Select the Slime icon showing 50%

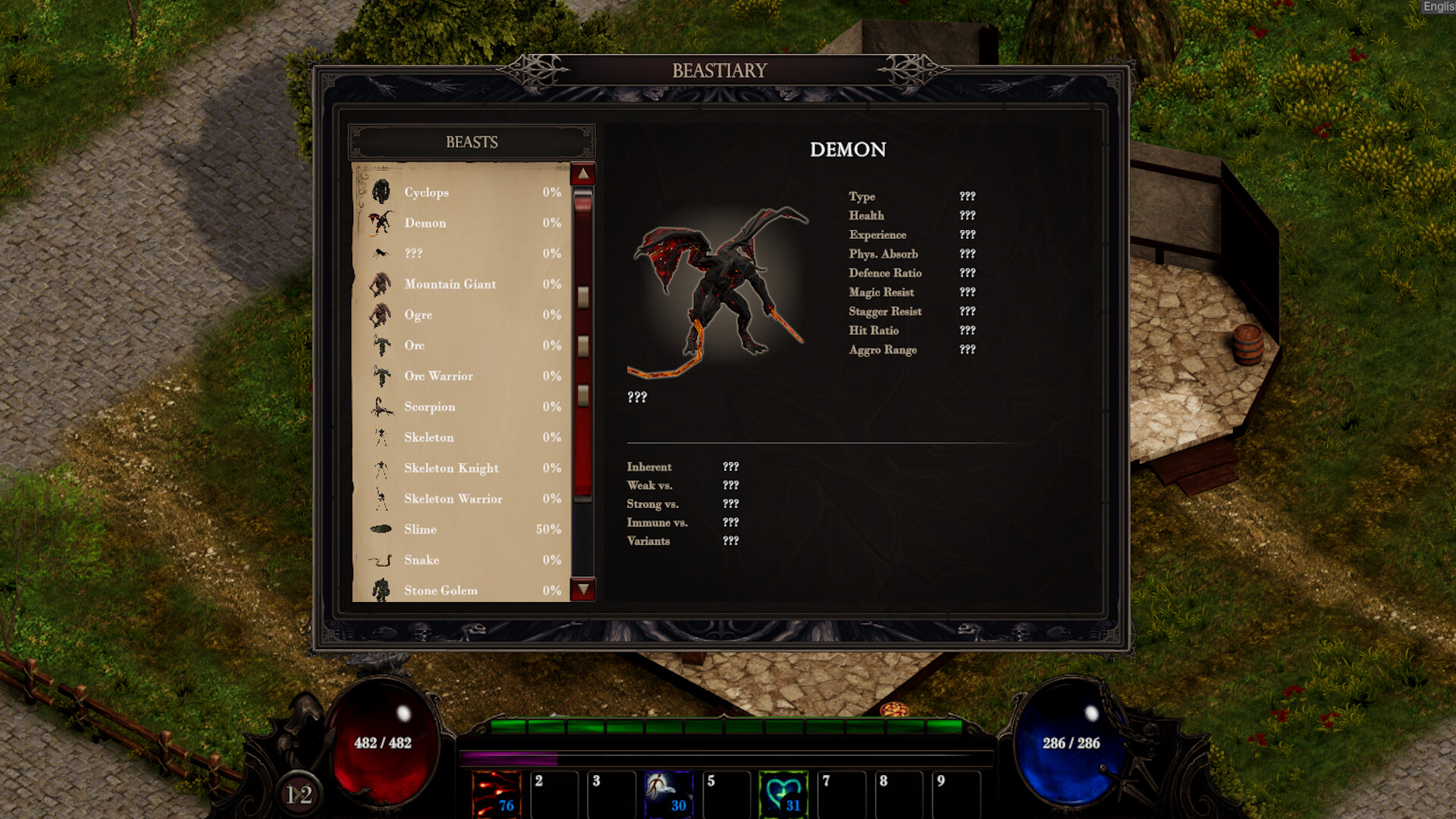[381, 529]
